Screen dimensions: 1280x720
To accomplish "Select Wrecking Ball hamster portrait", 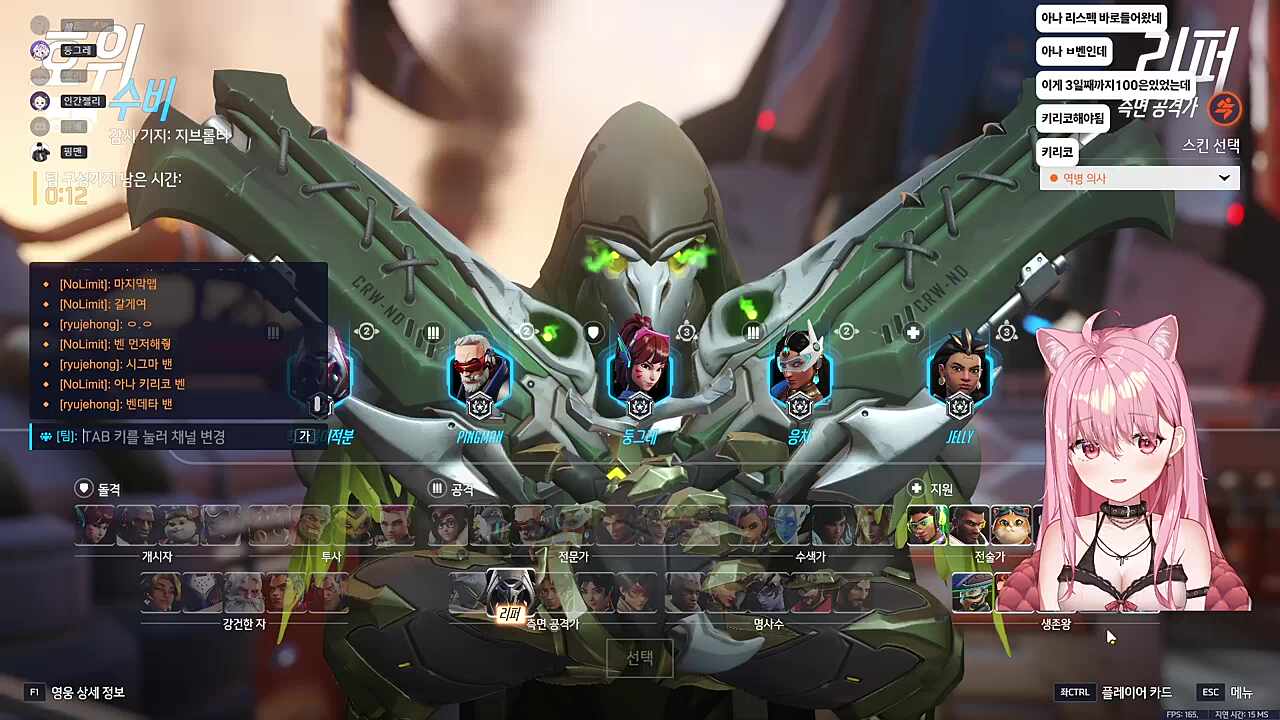I will click(x=180, y=525).
